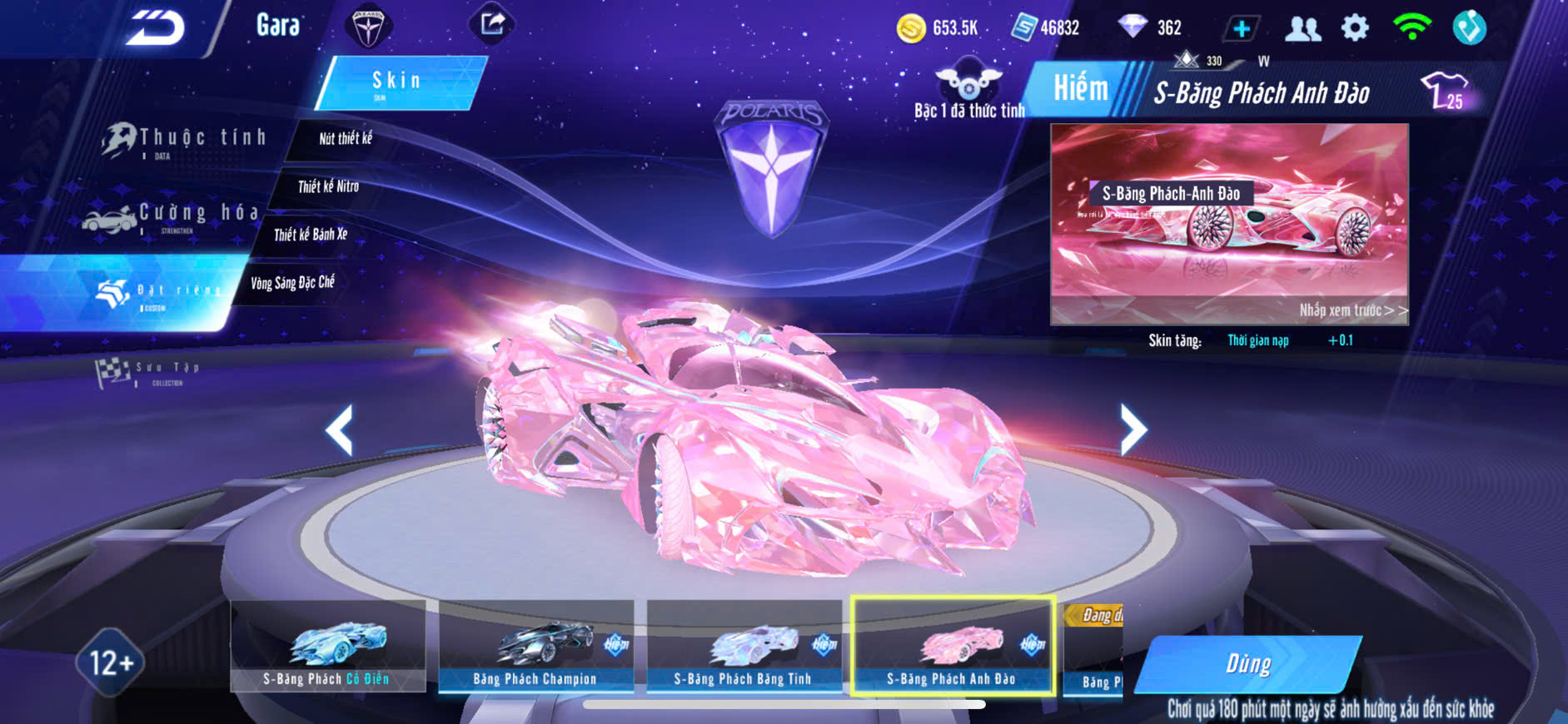This screenshot has width=1568, height=724.
Task: Go back using the return arrow
Action: pos(156,27)
